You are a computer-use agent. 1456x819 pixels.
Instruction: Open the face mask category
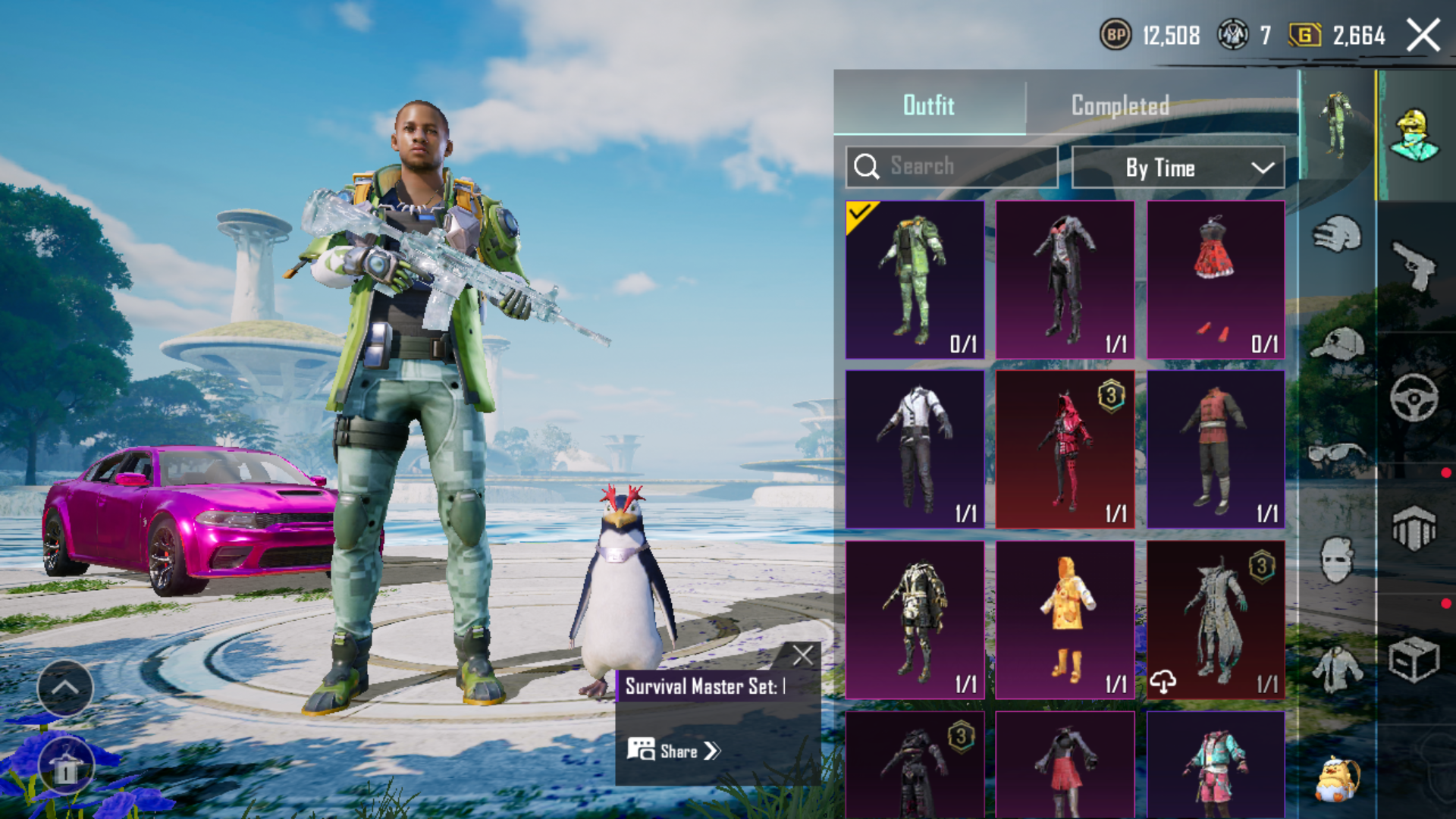point(1337,560)
